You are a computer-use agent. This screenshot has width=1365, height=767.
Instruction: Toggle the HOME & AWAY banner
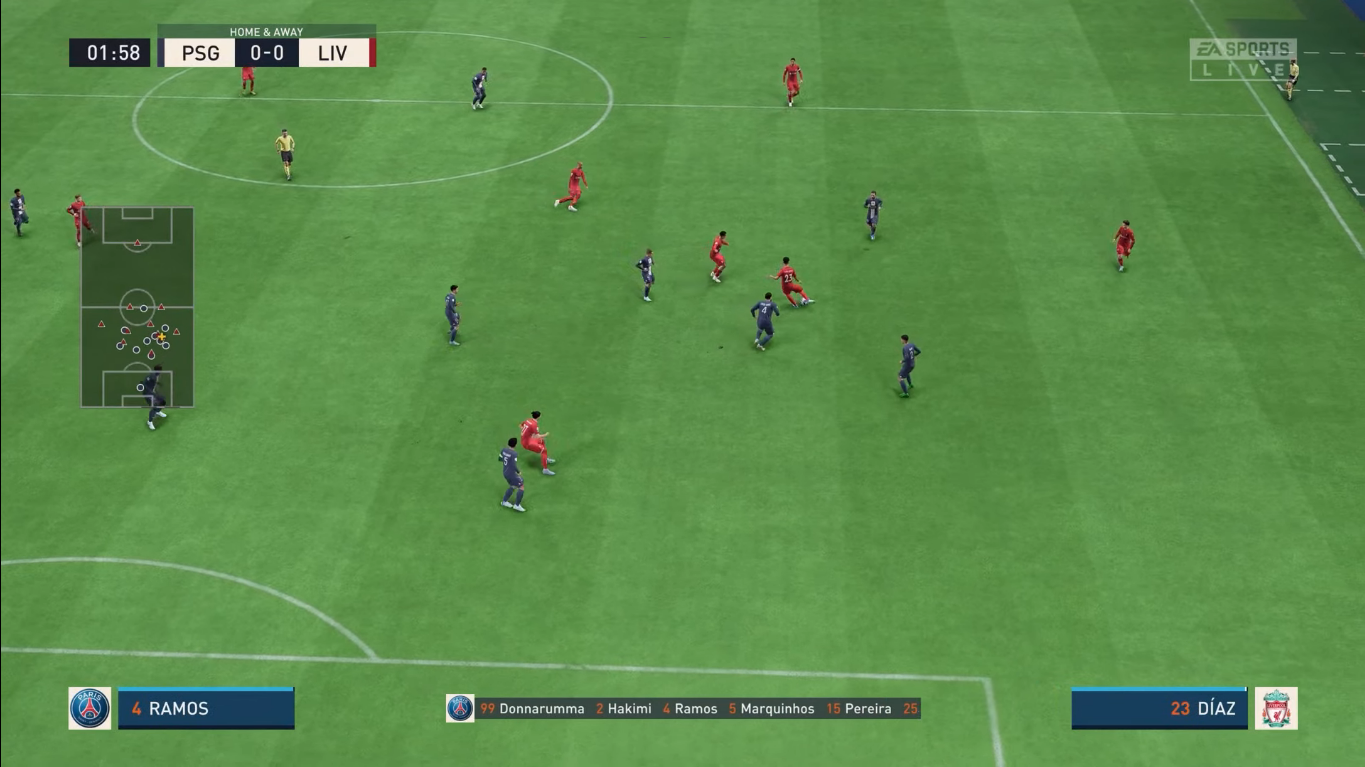click(x=267, y=31)
